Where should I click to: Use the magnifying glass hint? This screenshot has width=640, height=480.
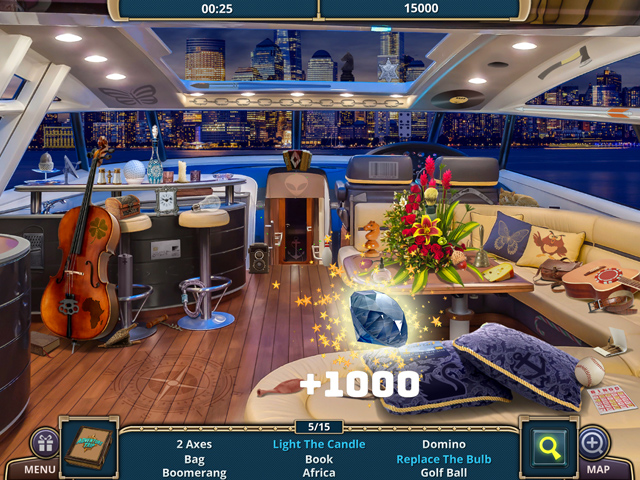point(550,446)
